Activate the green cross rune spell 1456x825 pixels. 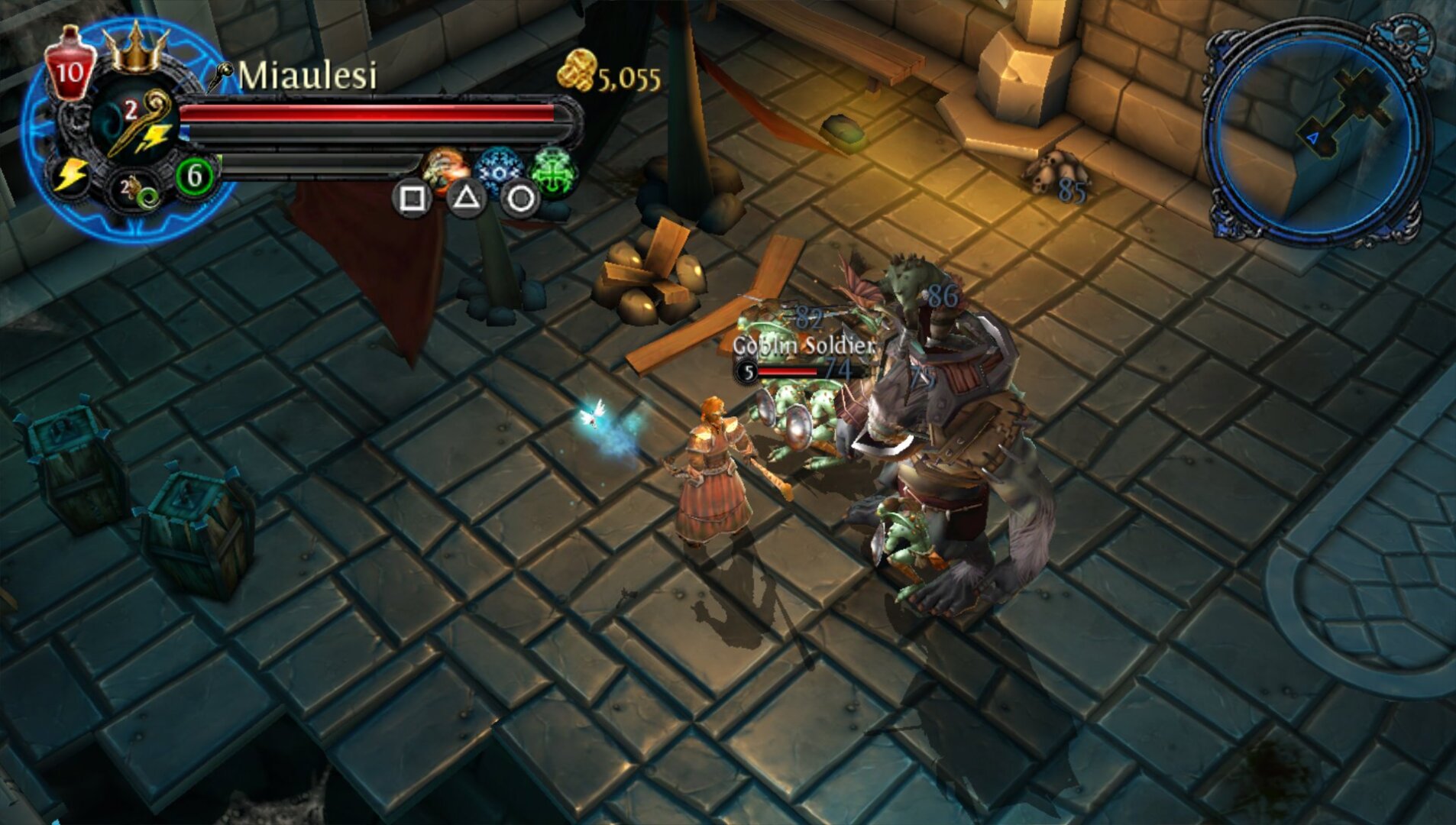coord(553,170)
